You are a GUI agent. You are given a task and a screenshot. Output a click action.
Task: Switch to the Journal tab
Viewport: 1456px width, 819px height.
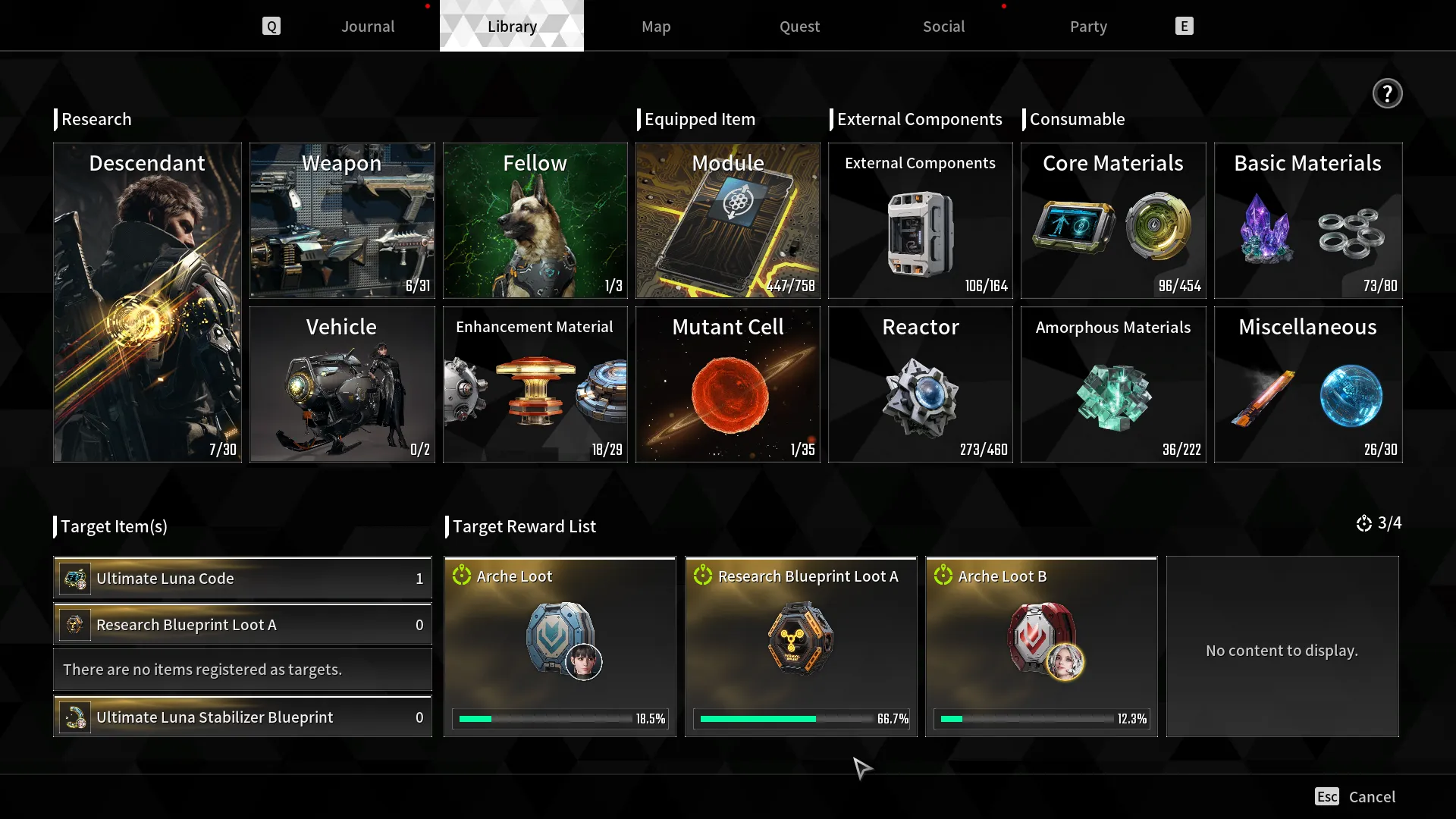[x=368, y=27]
